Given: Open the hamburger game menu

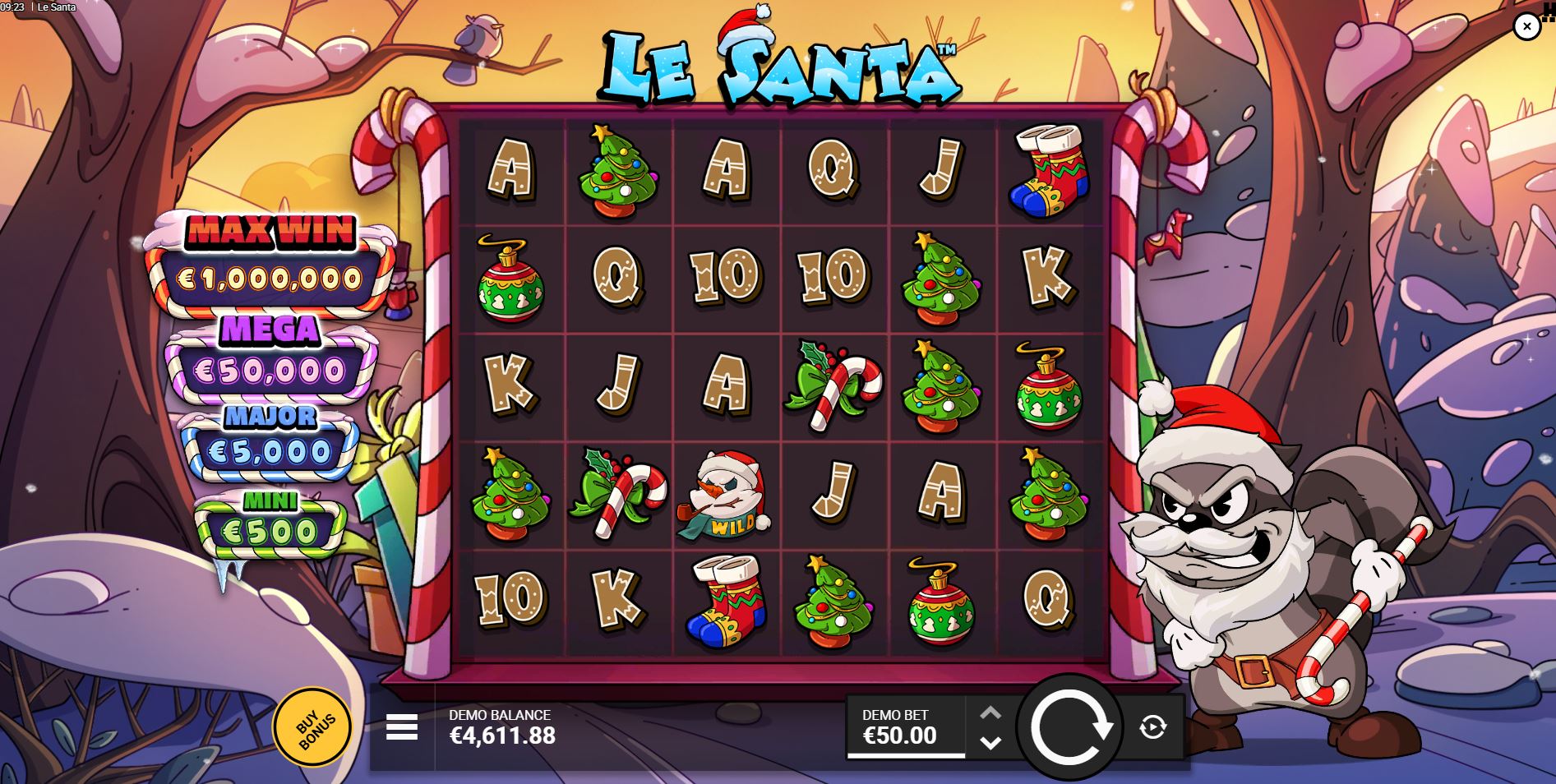Looking at the screenshot, I should click(400, 726).
